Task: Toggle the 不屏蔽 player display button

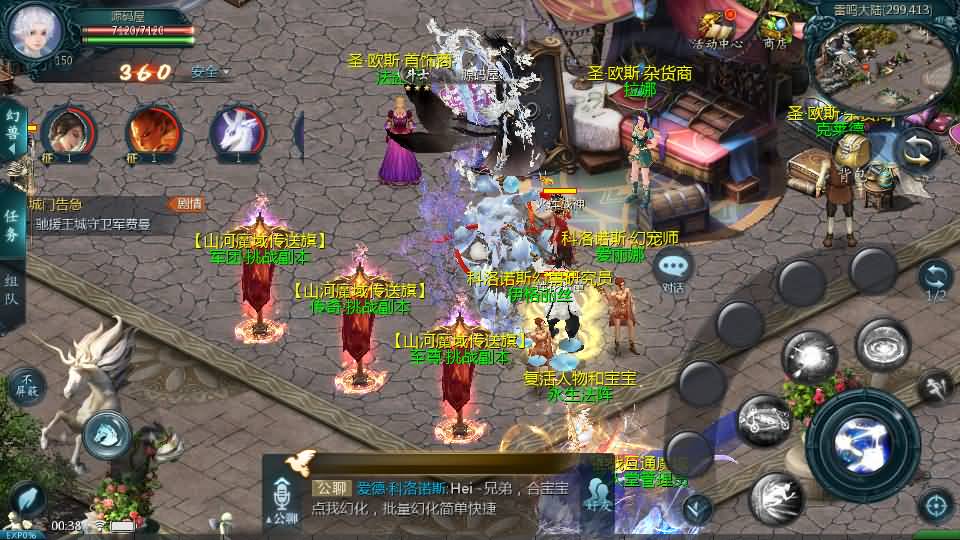Action: [27, 386]
